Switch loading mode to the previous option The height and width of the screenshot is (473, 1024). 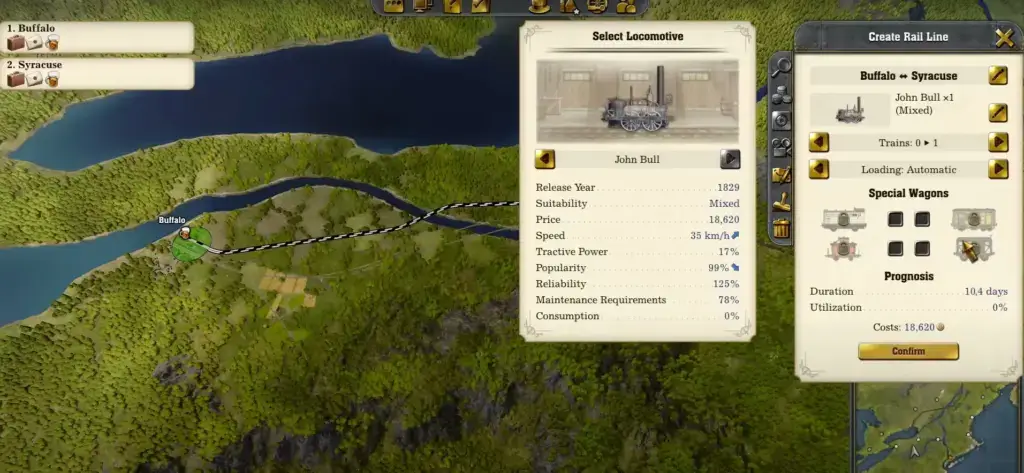pyautogui.click(x=818, y=169)
